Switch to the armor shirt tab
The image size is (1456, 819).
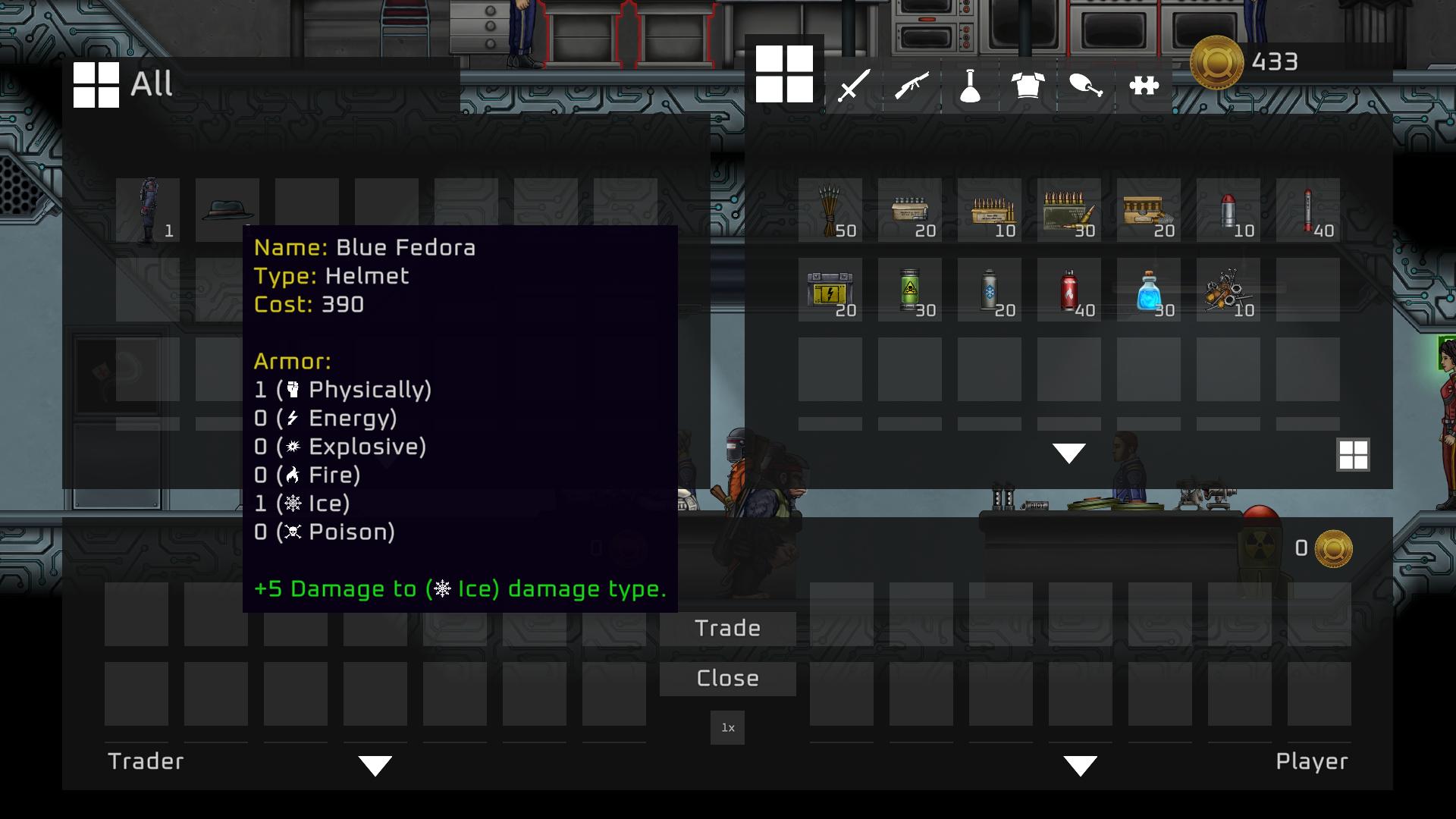1028,85
